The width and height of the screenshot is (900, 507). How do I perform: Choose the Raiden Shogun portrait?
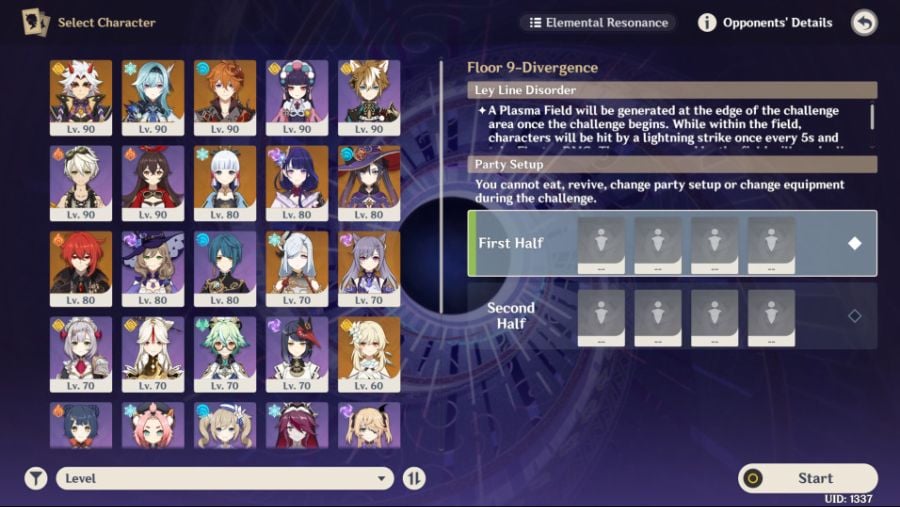[297, 183]
